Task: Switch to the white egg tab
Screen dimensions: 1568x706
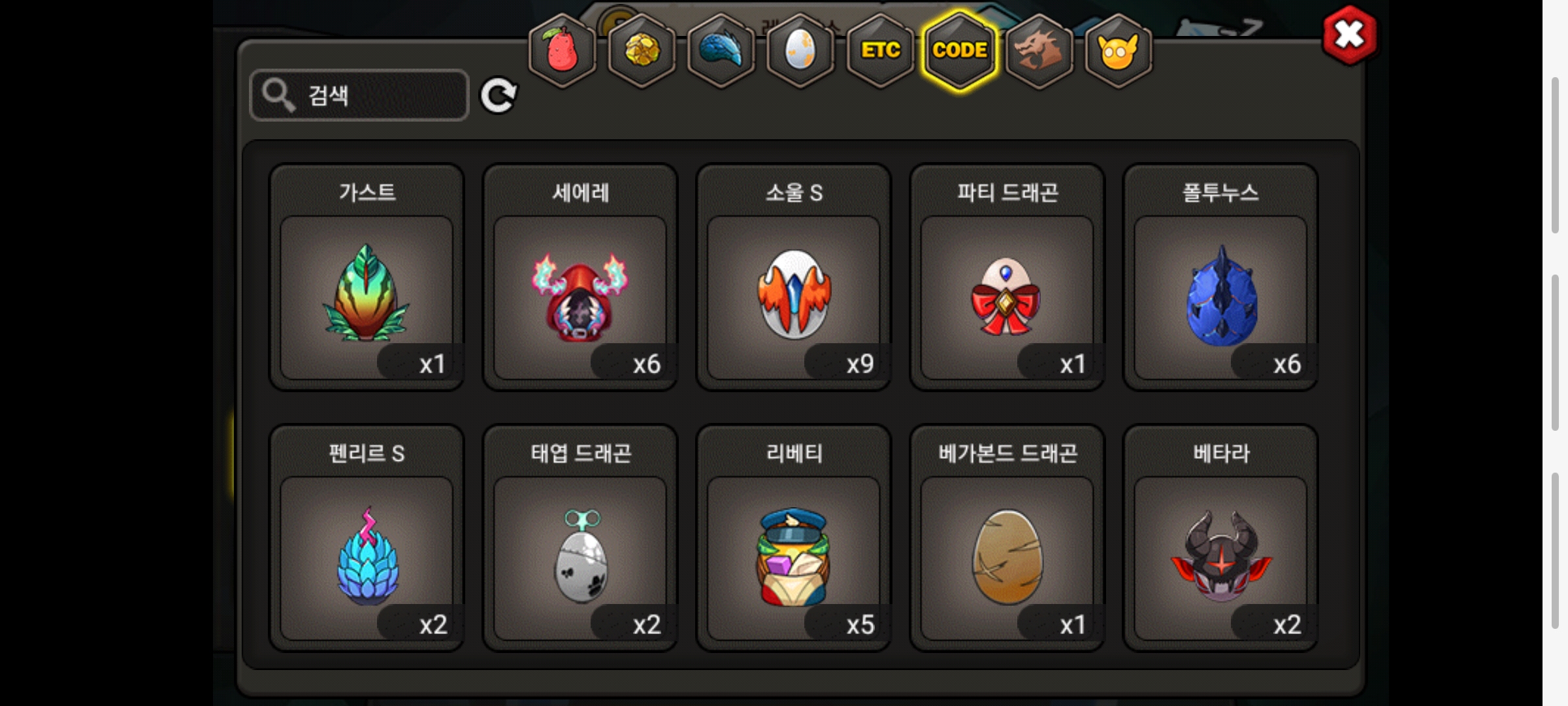Action: point(801,51)
